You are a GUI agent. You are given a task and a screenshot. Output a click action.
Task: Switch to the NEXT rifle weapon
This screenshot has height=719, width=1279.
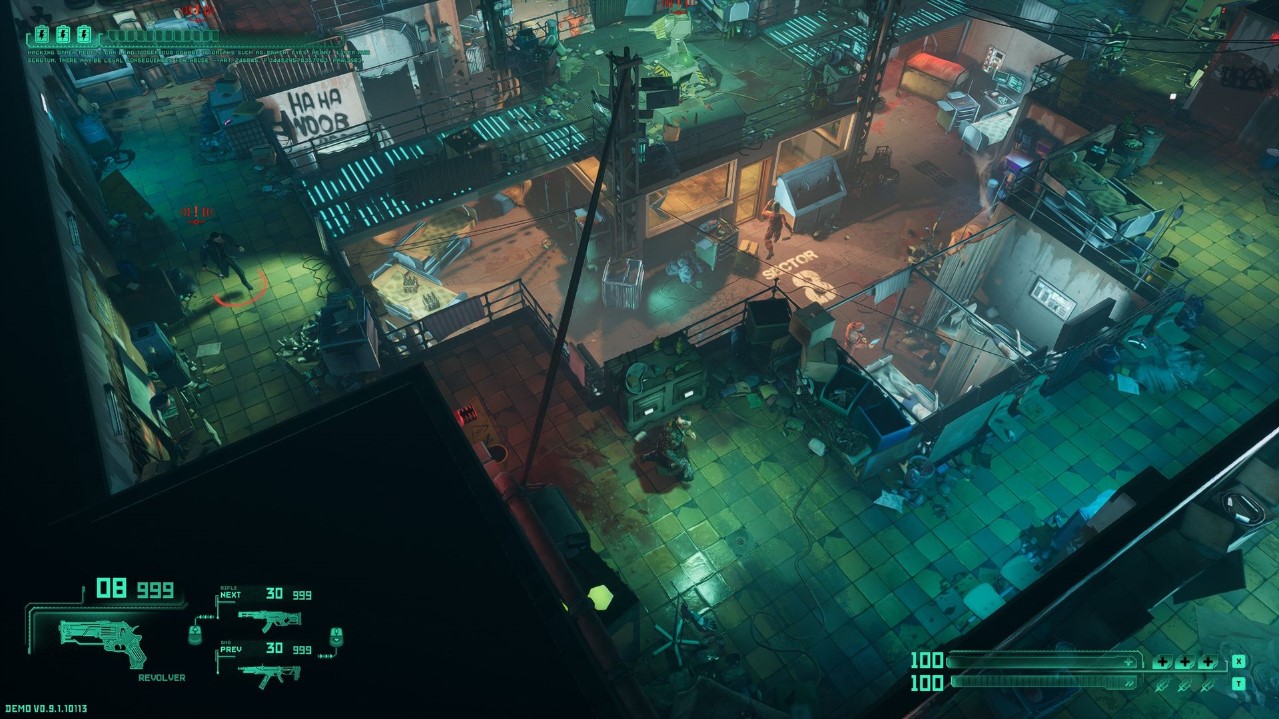(x=269, y=619)
